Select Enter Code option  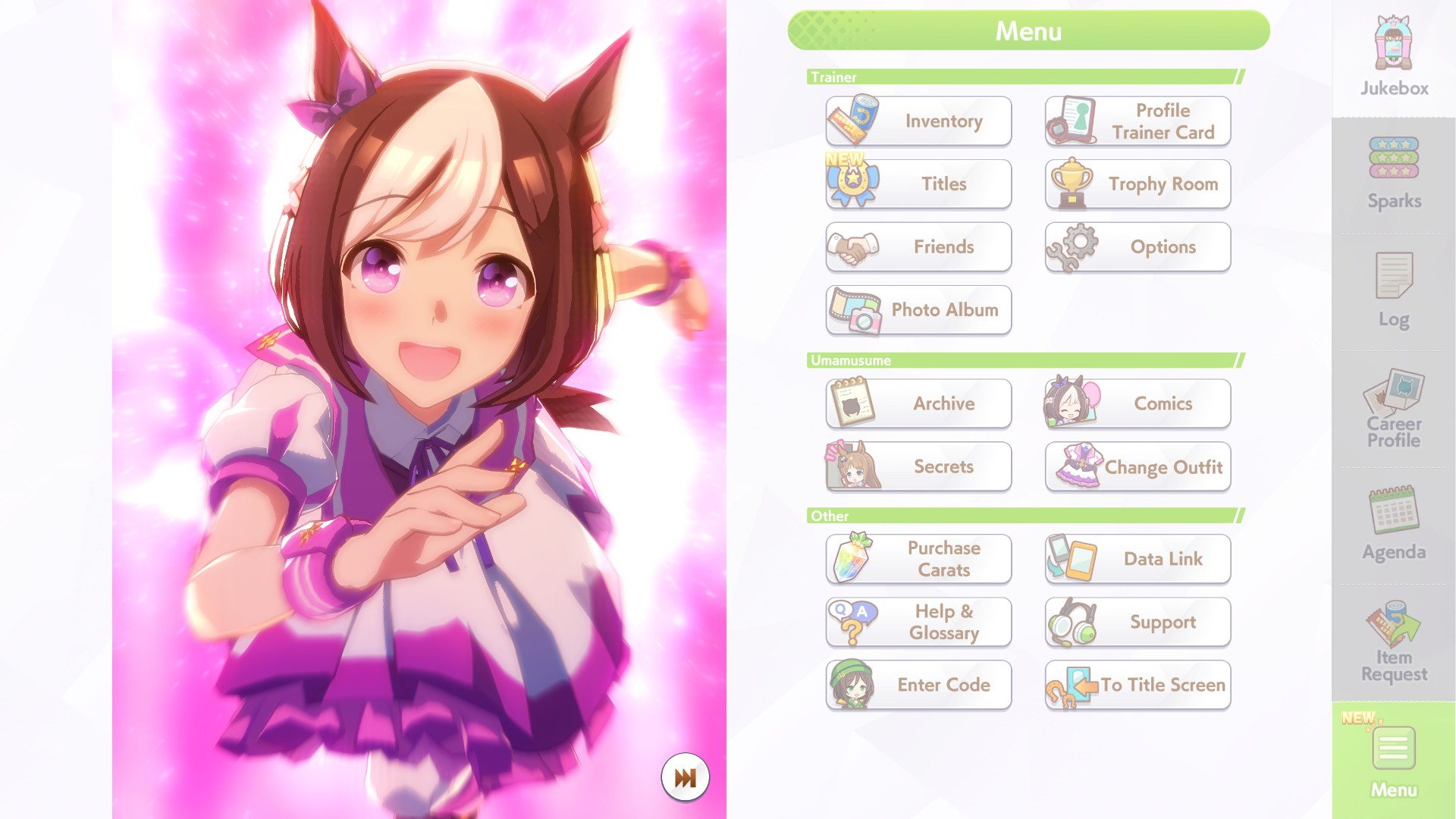click(918, 685)
